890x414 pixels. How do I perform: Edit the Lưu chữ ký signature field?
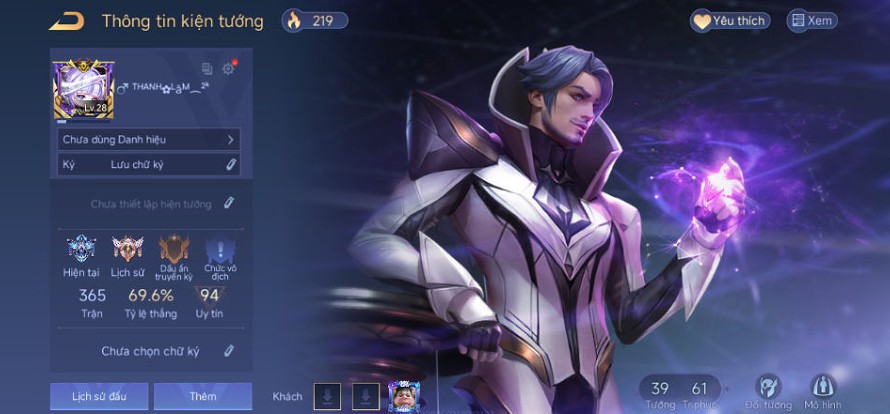click(230, 164)
